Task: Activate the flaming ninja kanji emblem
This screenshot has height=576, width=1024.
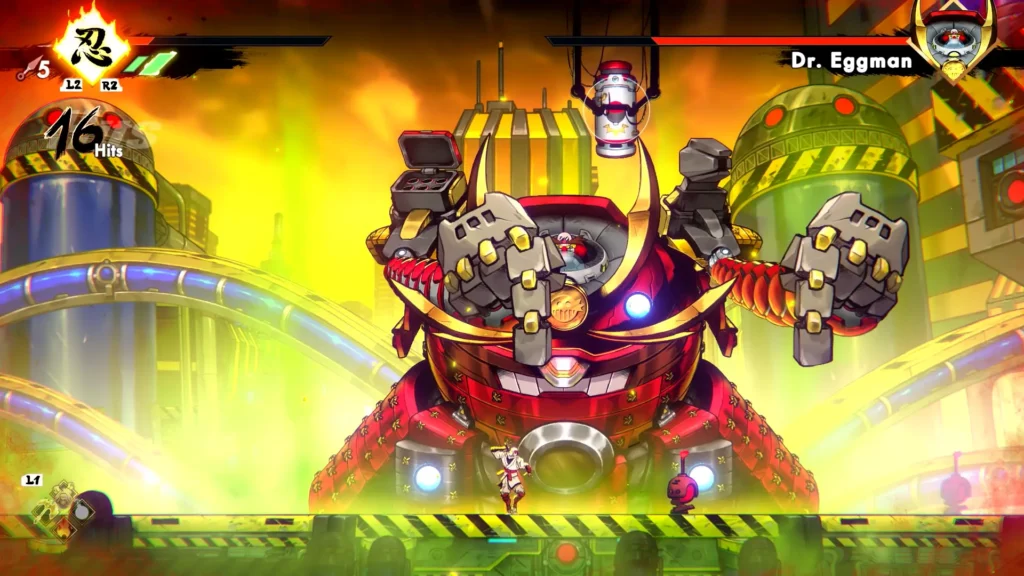Action: pos(90,47)
